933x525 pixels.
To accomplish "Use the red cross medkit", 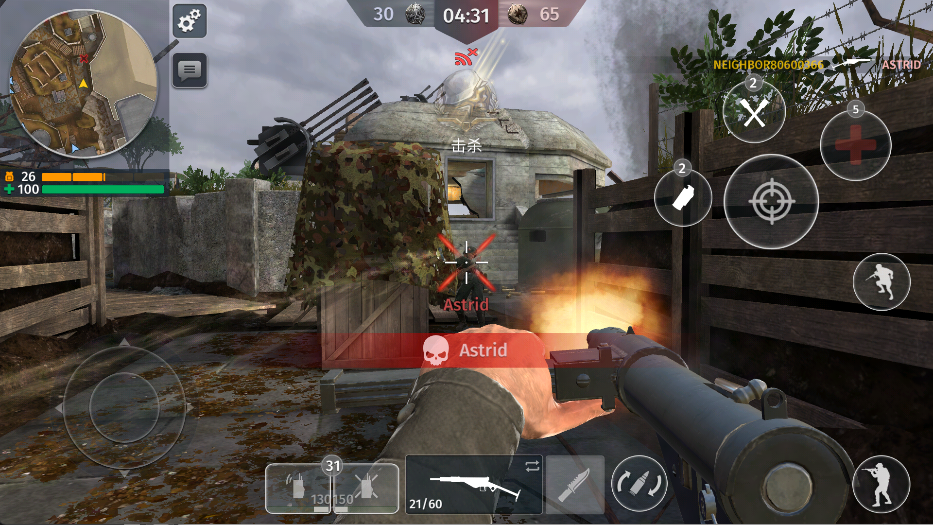I will pyautogui.click(x=855, y=145).
